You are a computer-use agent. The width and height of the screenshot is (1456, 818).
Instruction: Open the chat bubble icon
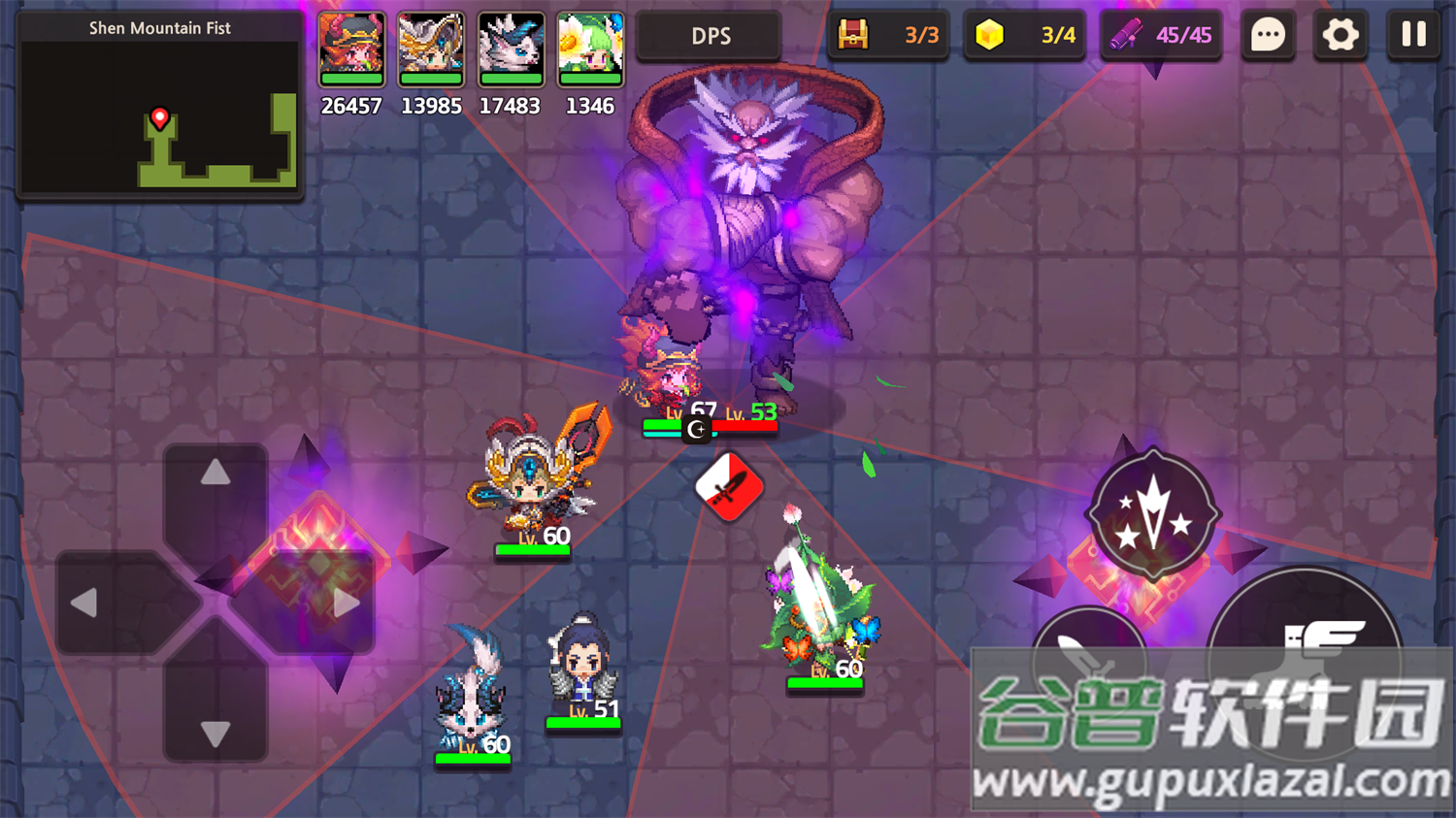click(1267, 35)
